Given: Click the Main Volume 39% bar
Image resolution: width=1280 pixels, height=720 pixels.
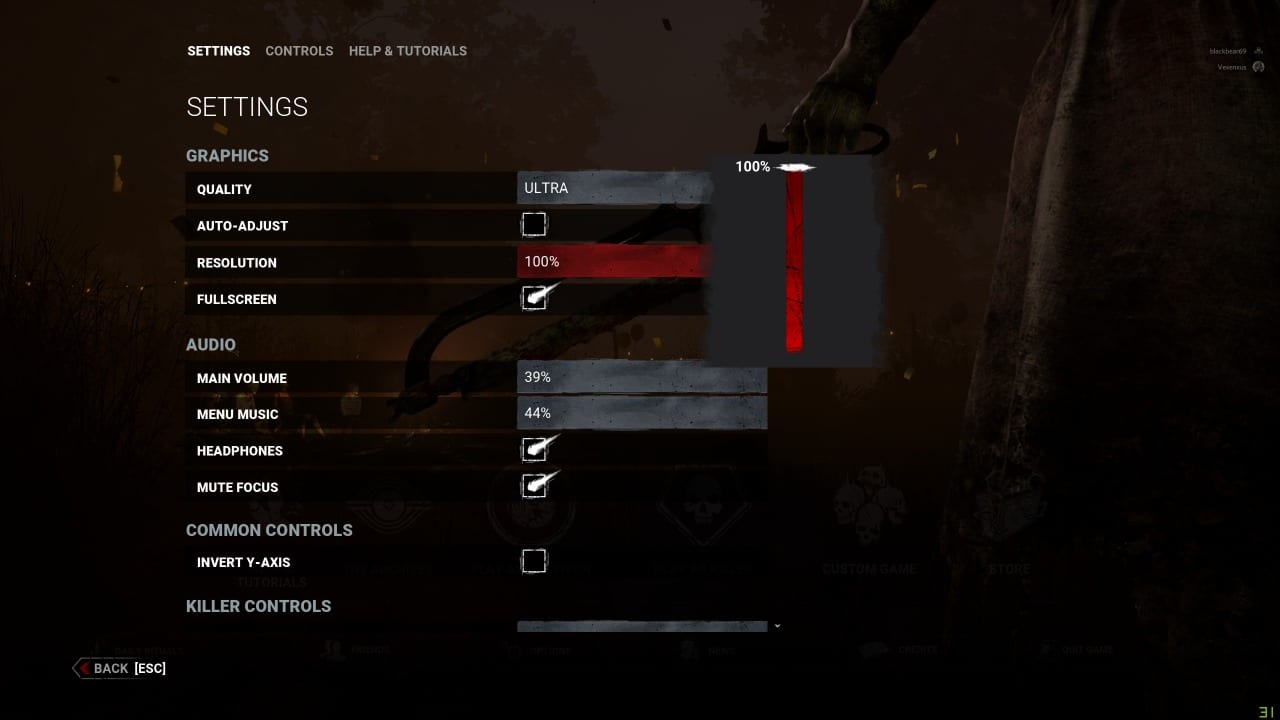Looking at the screenshot, I should coord(642,378).
